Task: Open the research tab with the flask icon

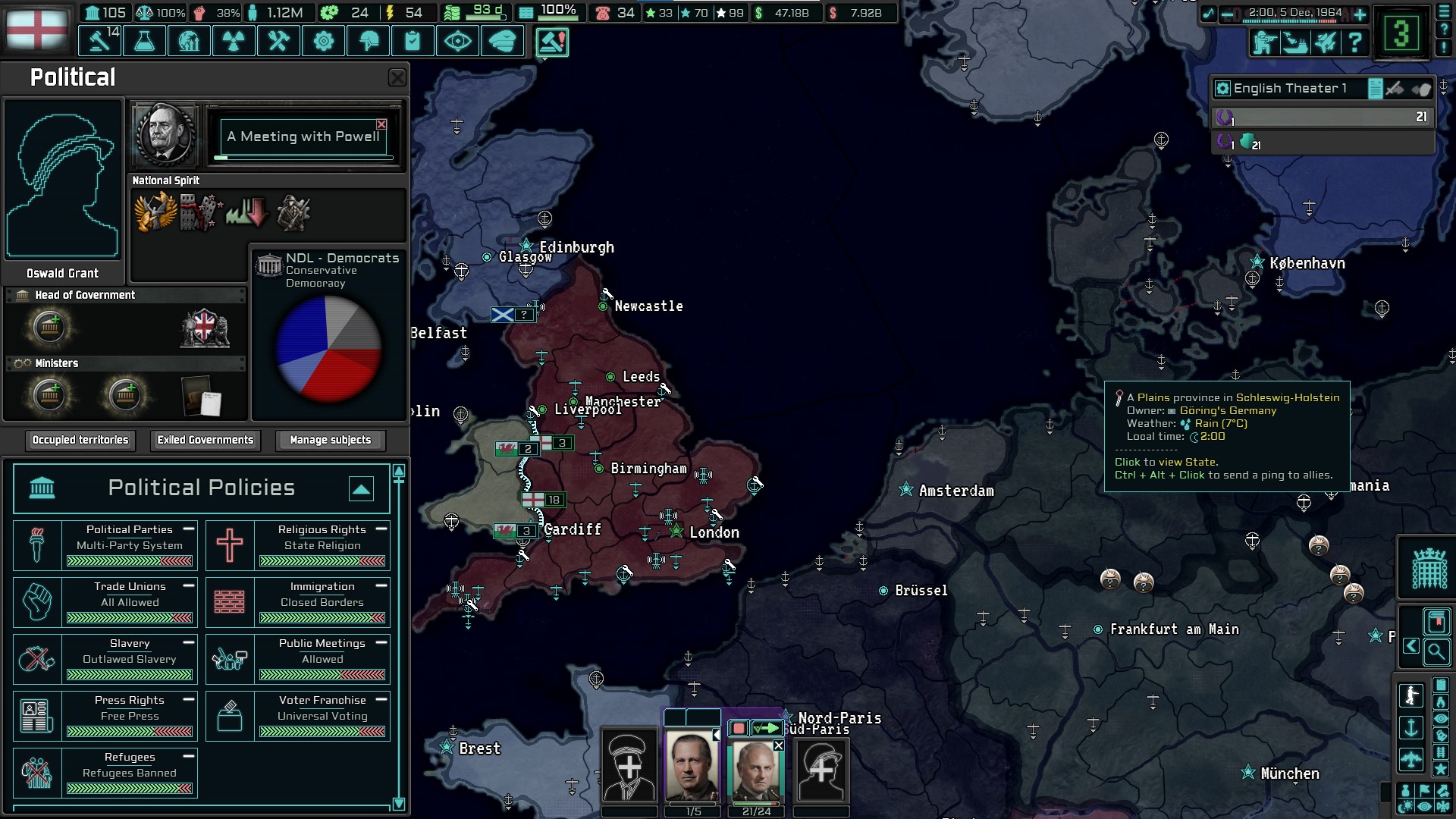Action: tap(144, 41)
